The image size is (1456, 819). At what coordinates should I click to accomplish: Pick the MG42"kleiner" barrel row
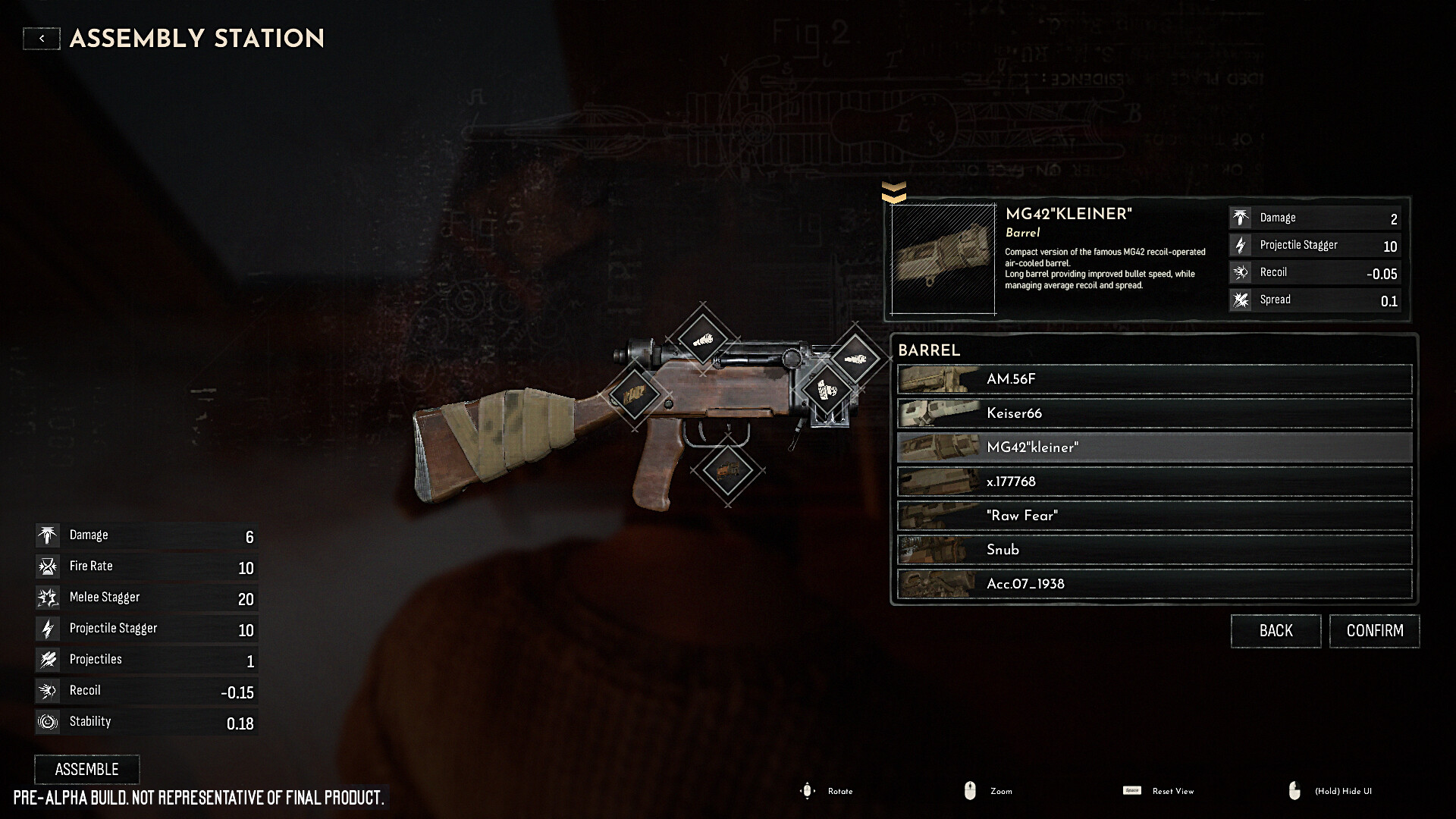coord(1154,447)
